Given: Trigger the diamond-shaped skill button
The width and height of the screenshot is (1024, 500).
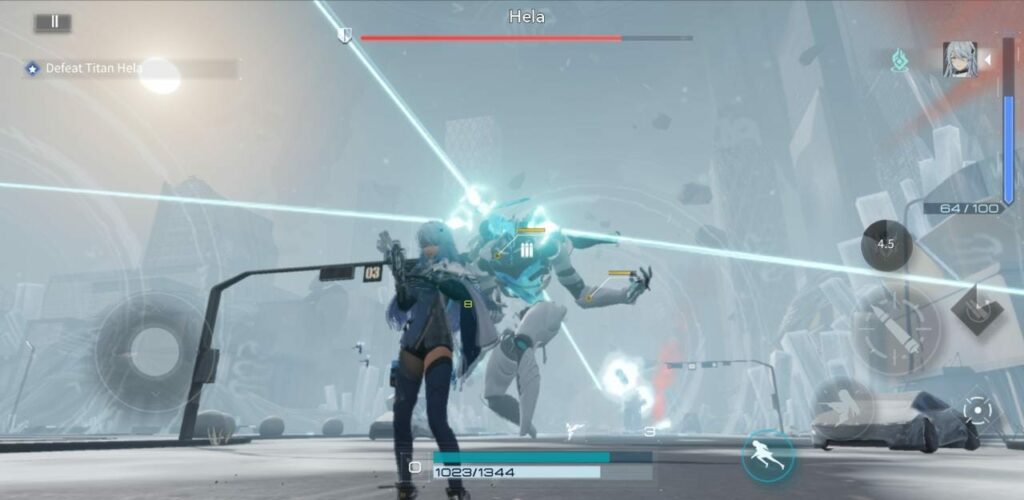Looking at the screenshot, I should coord(976,309).
